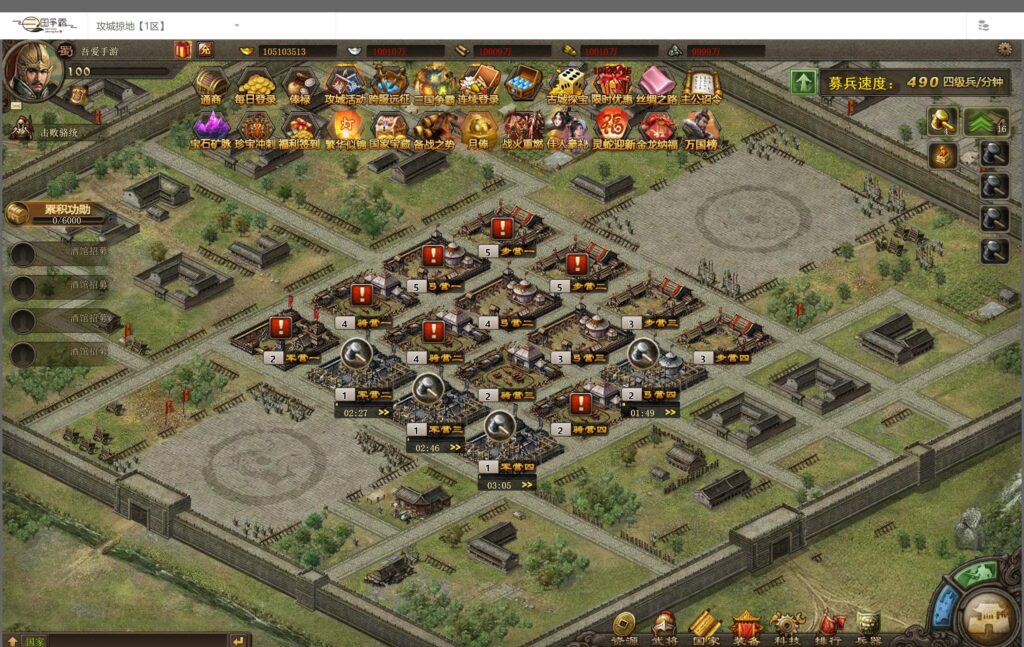Open the 装备 equipment menu
This screenshot has height=647, width=1024.
click(746, 627)
